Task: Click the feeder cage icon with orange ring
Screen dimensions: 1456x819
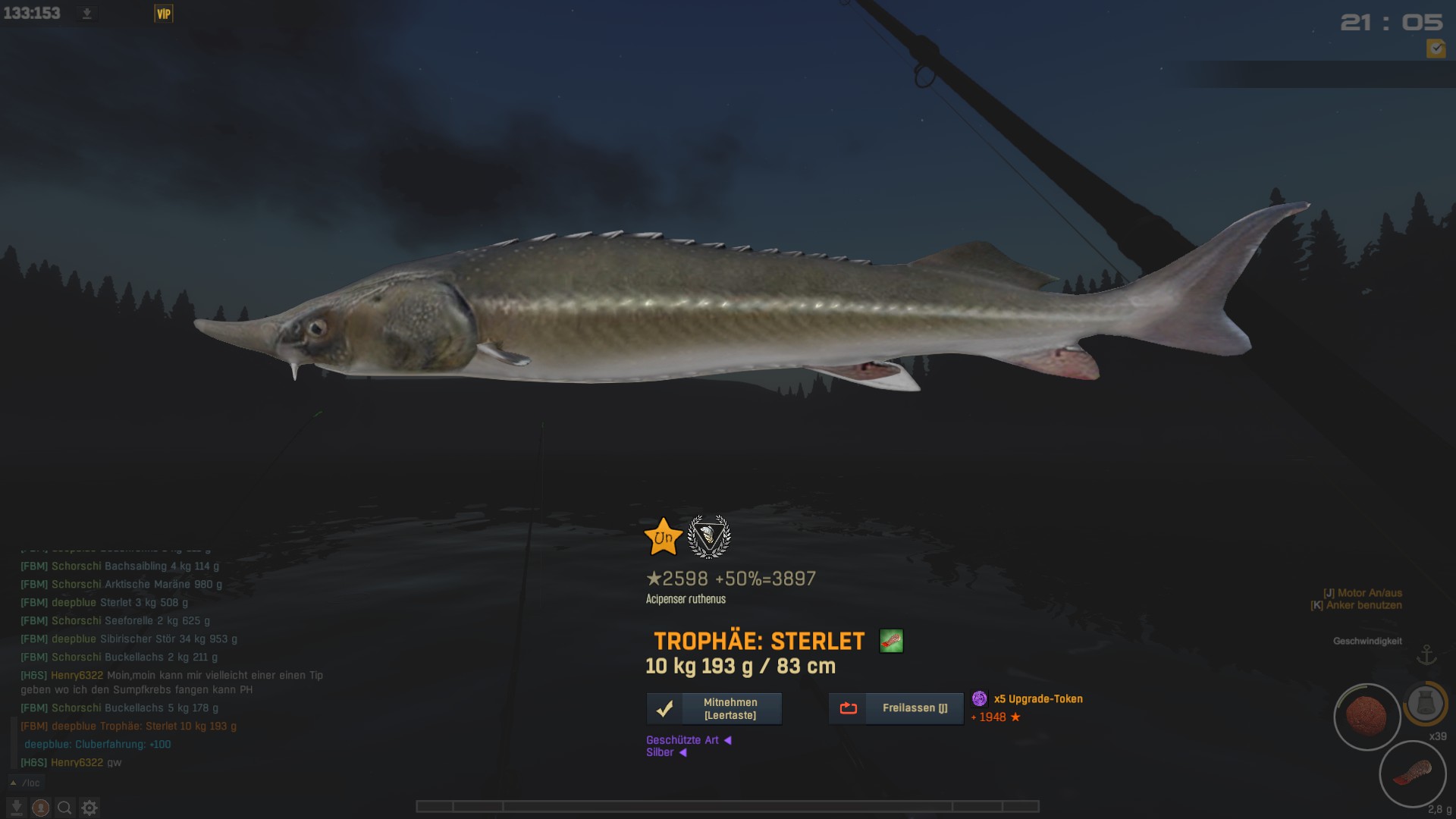Action: pyautogui.click(x=1426, y=703)
